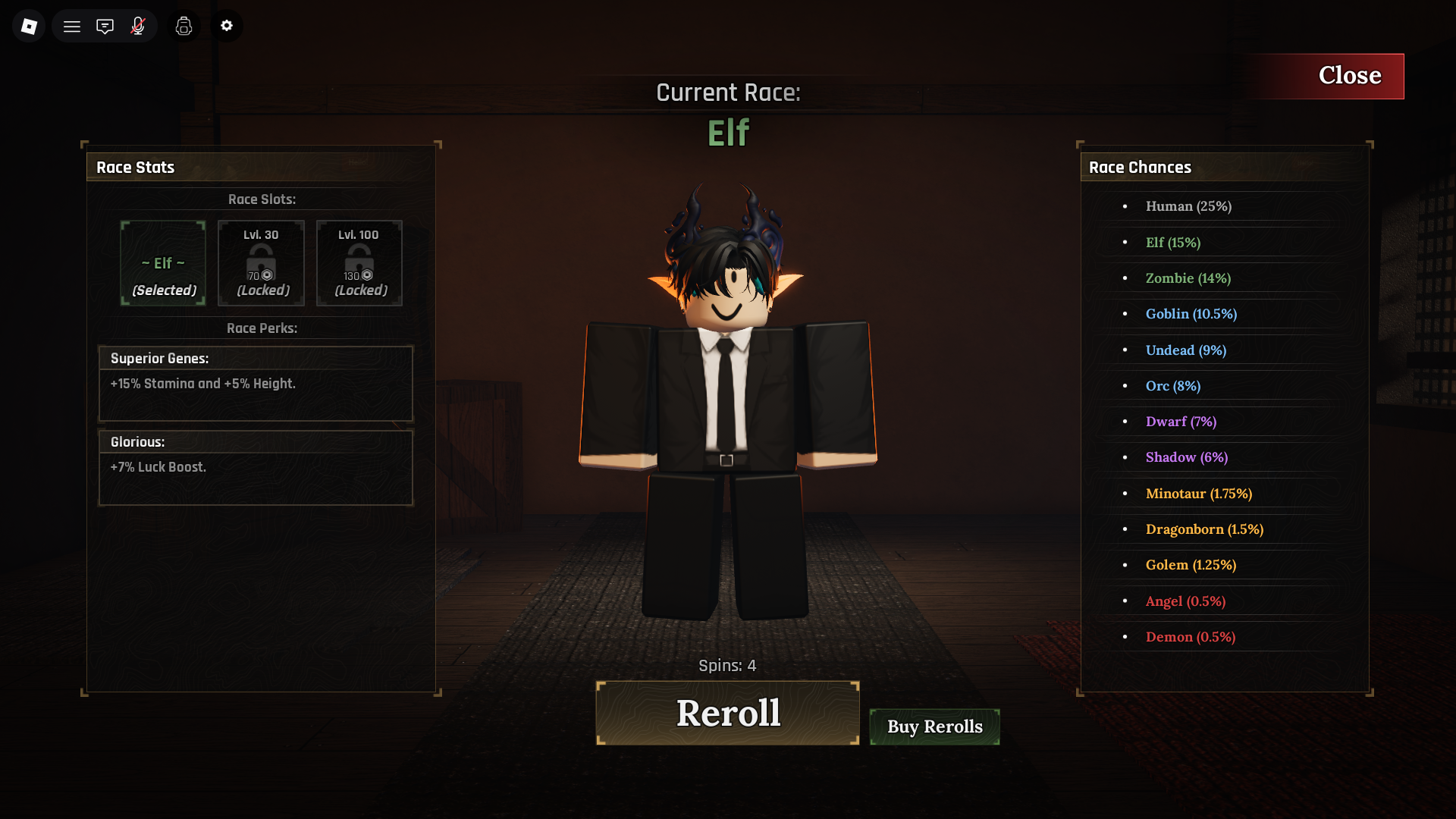The height and width of the screenshot is (819, 1456).
Task: Switch selection to the Lvl. 100 race slot
Action: [359, 263]
